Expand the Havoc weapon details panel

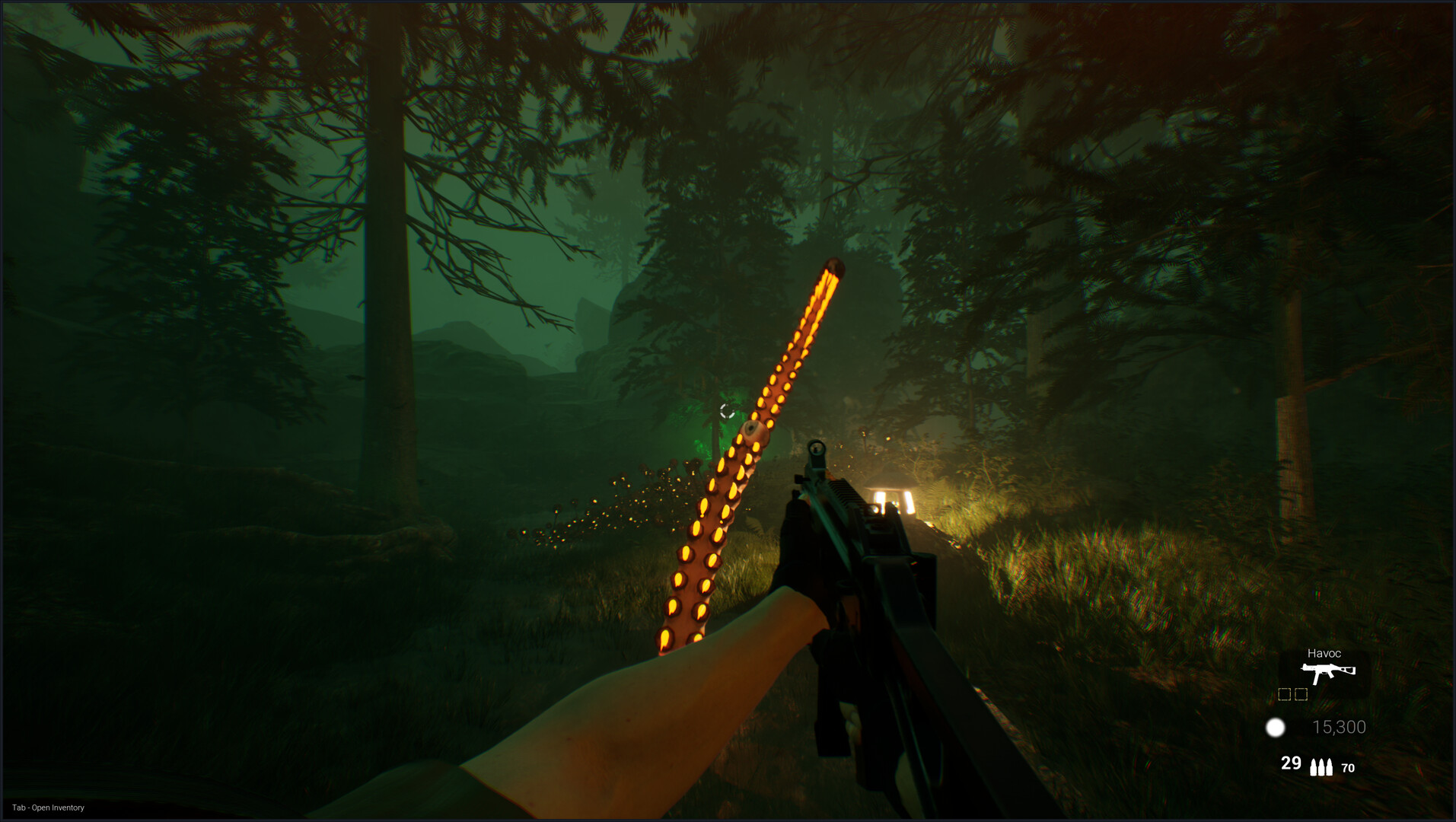point(1324,653)
